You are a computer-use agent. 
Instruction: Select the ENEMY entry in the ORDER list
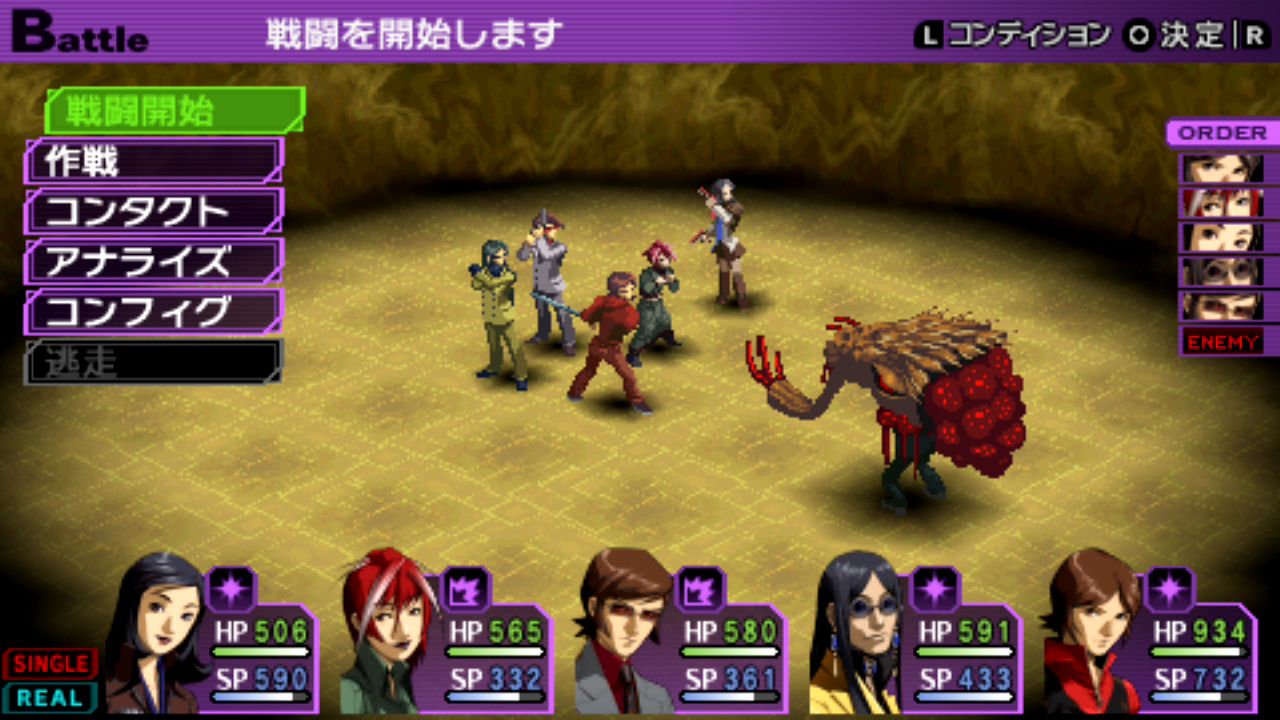1222,342
